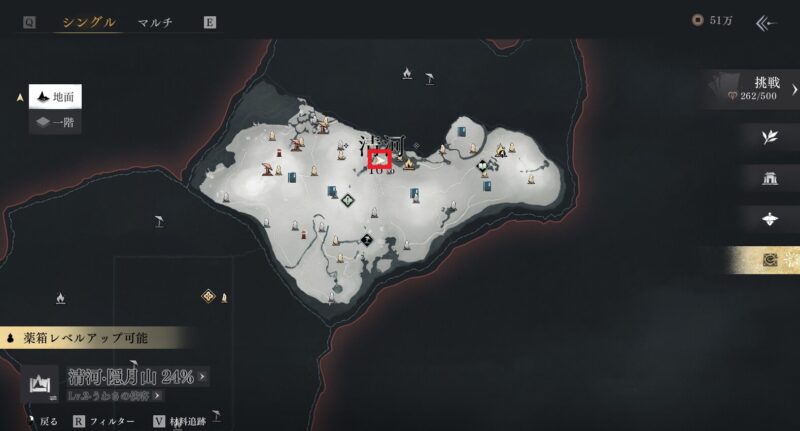Select the highlighted gold spiral button
The width and height of the screenshot is (800, 431).
(x=769, y=260)
